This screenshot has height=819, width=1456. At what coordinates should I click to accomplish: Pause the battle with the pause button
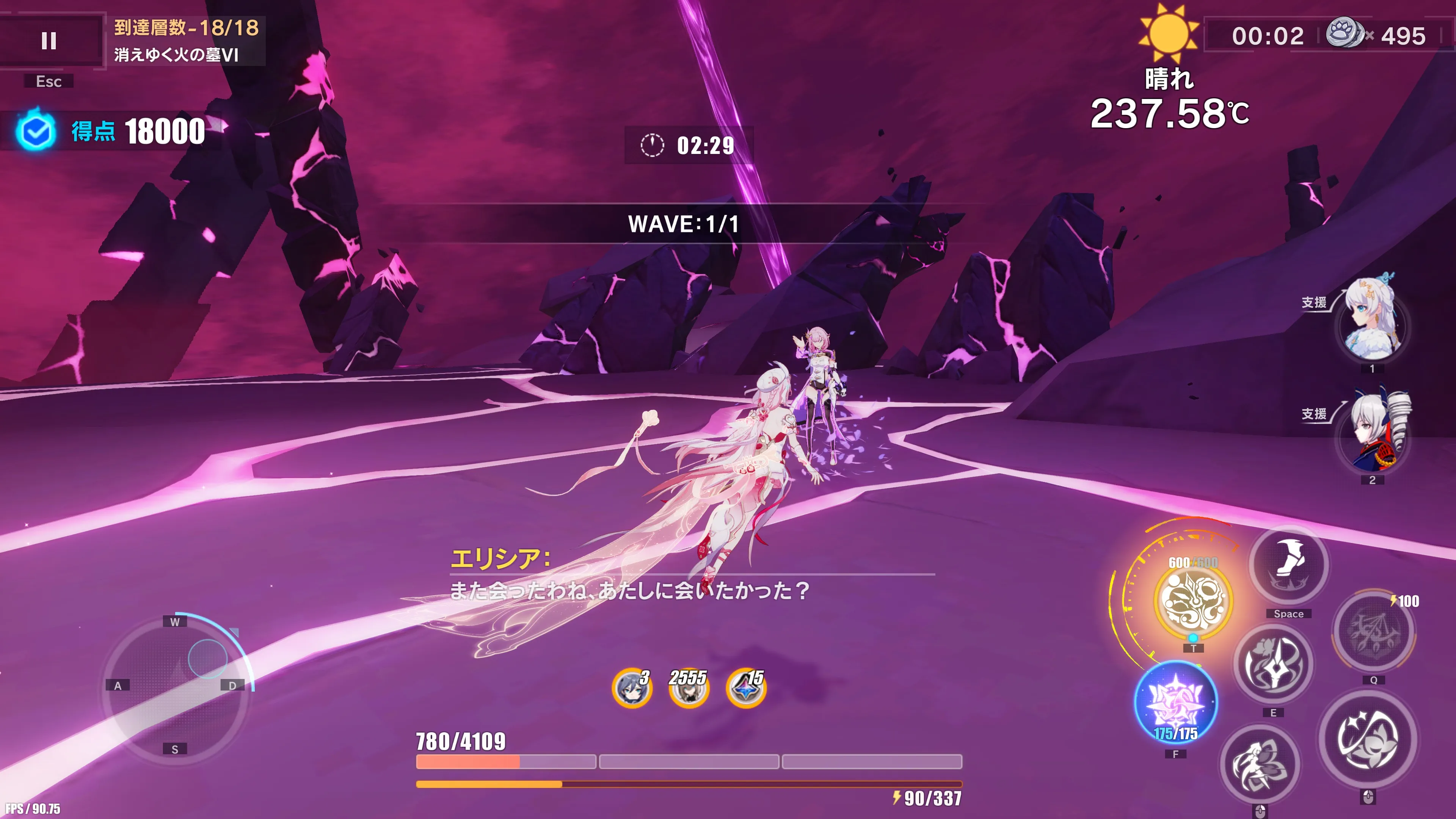49,41
